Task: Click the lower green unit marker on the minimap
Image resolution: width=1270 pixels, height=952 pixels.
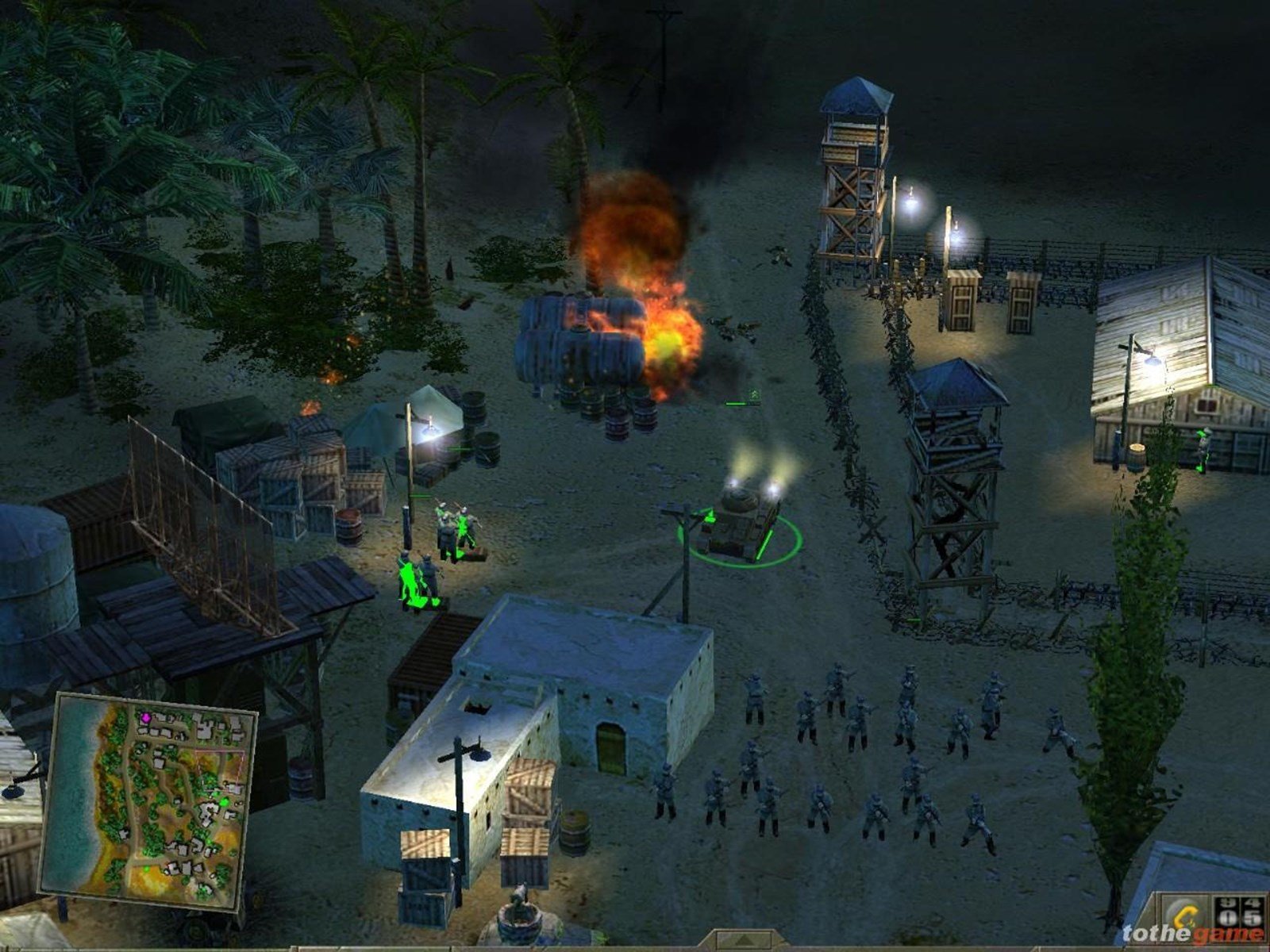Action: [147, 869]
